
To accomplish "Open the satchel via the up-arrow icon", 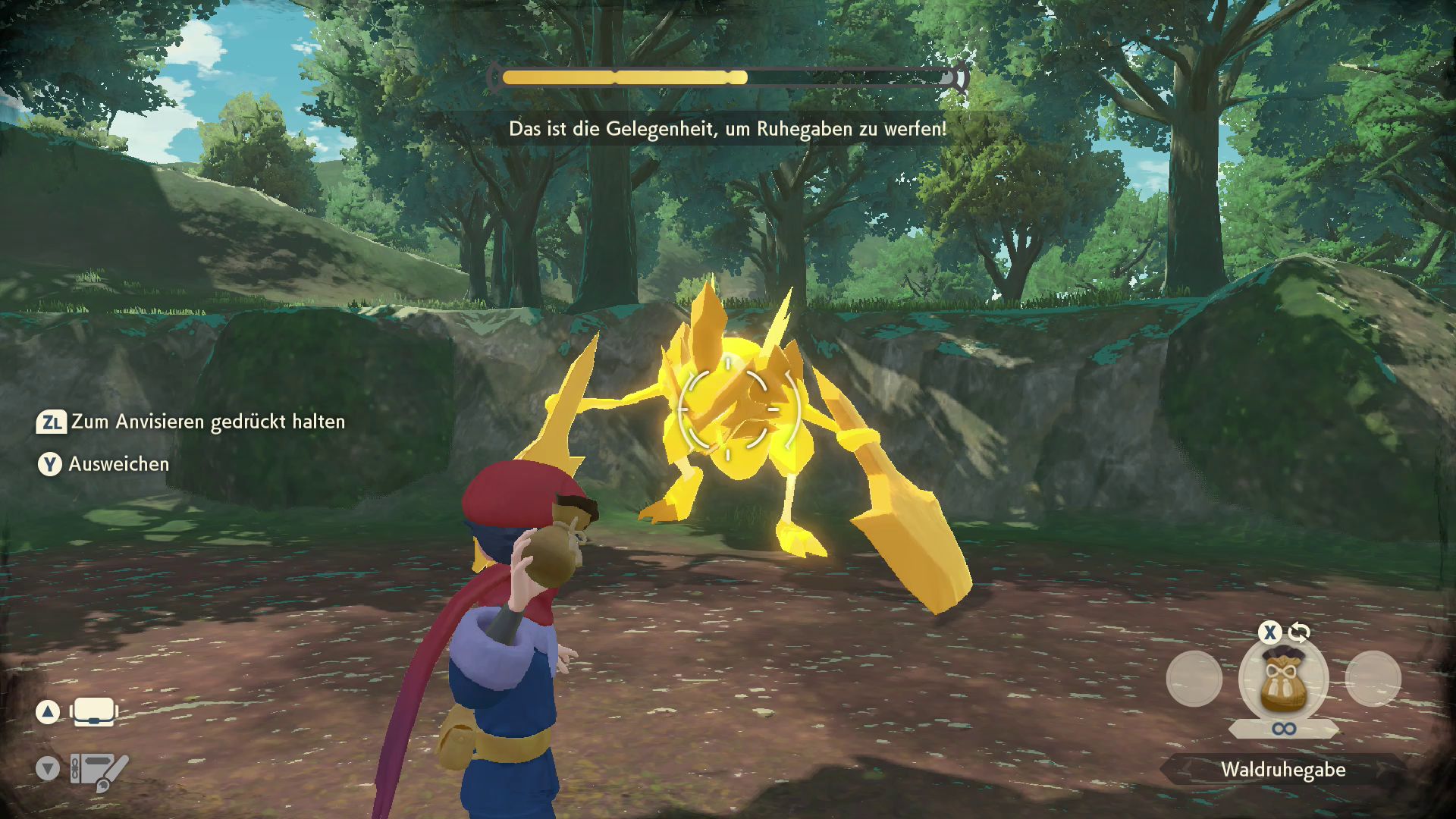I will (93, 711).
